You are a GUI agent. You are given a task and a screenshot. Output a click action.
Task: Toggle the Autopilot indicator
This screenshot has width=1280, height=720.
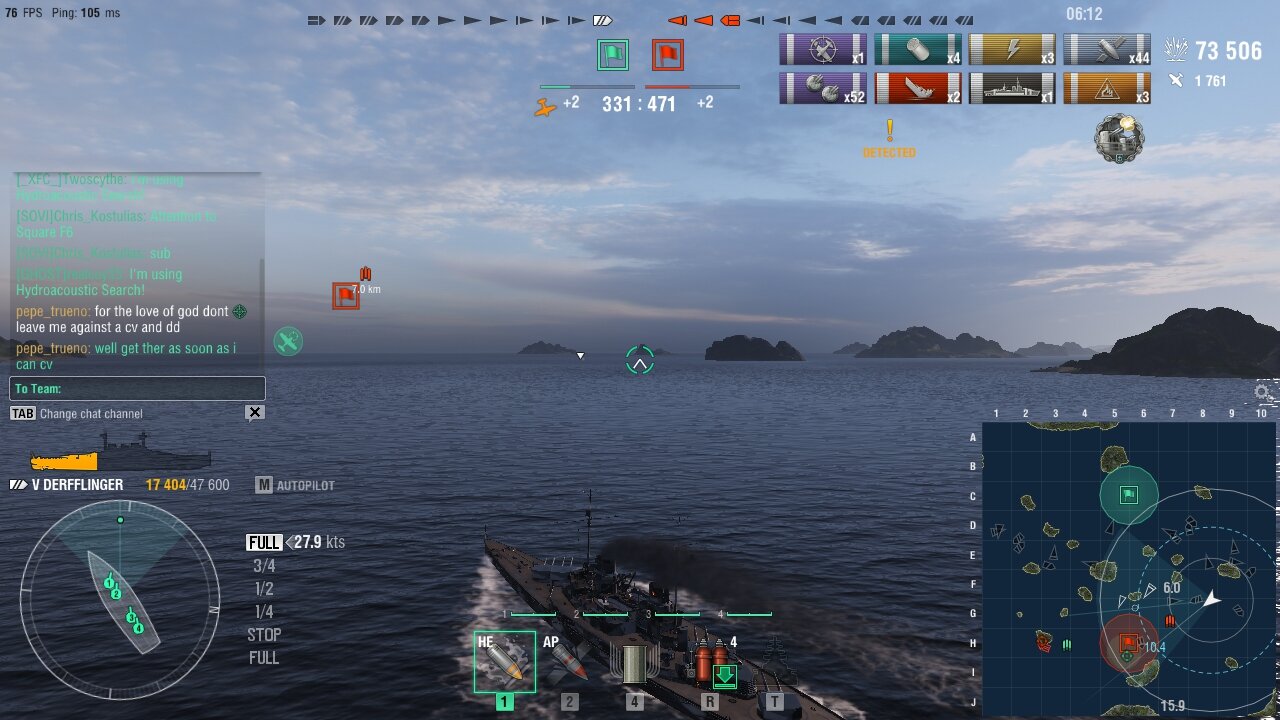[x=295, y=485]
